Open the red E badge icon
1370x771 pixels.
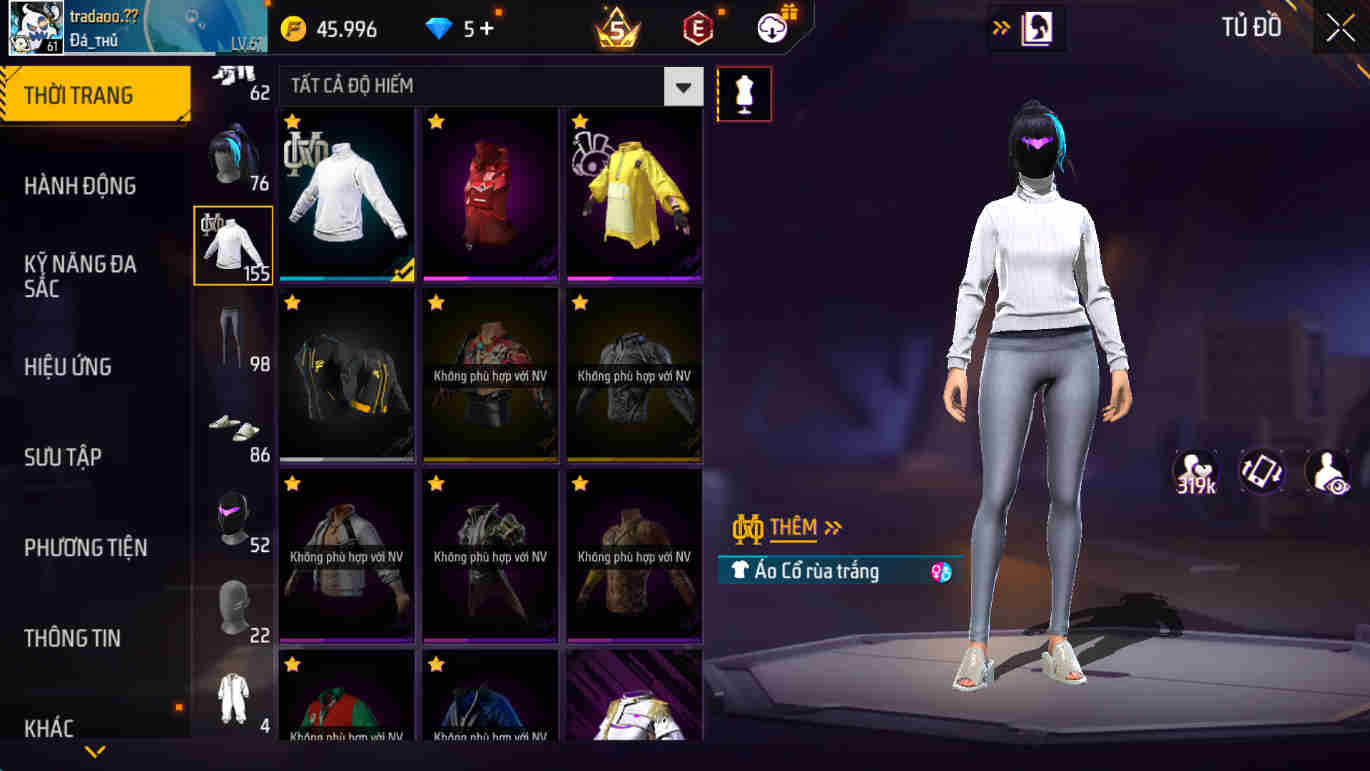(x=697, y=28)
